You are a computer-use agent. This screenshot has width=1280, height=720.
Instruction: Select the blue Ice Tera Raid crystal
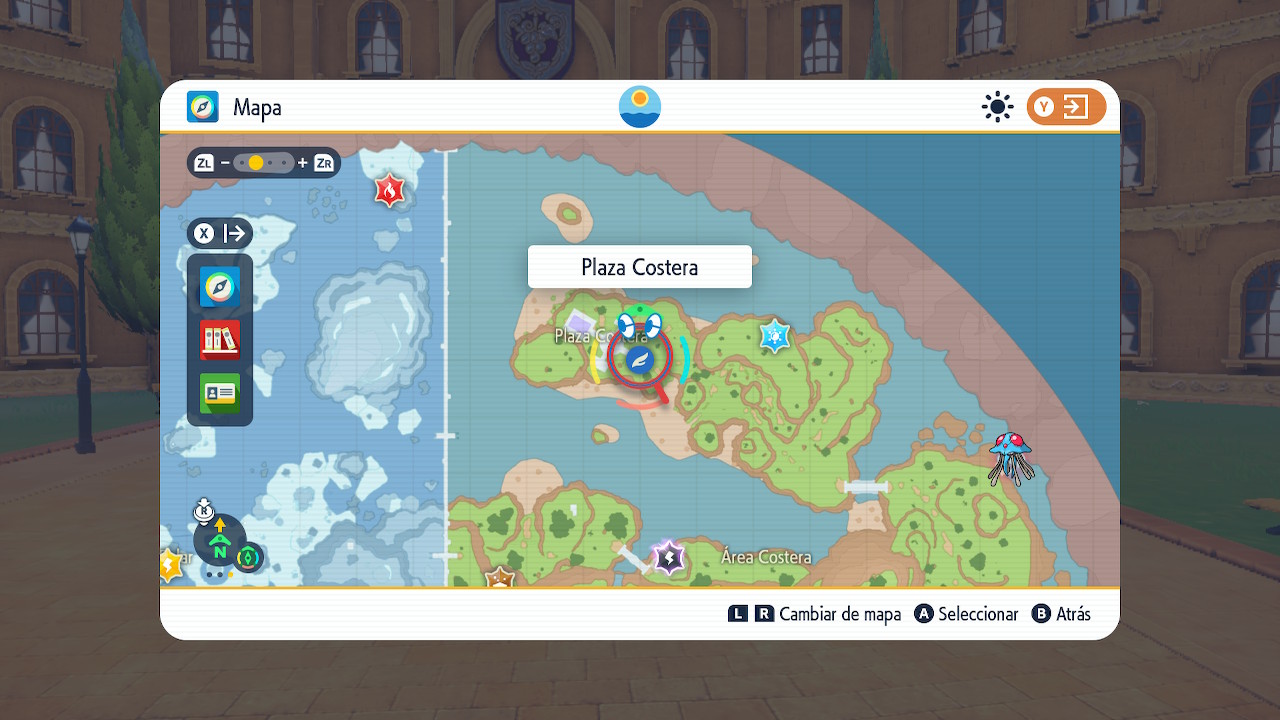(775, 336)
